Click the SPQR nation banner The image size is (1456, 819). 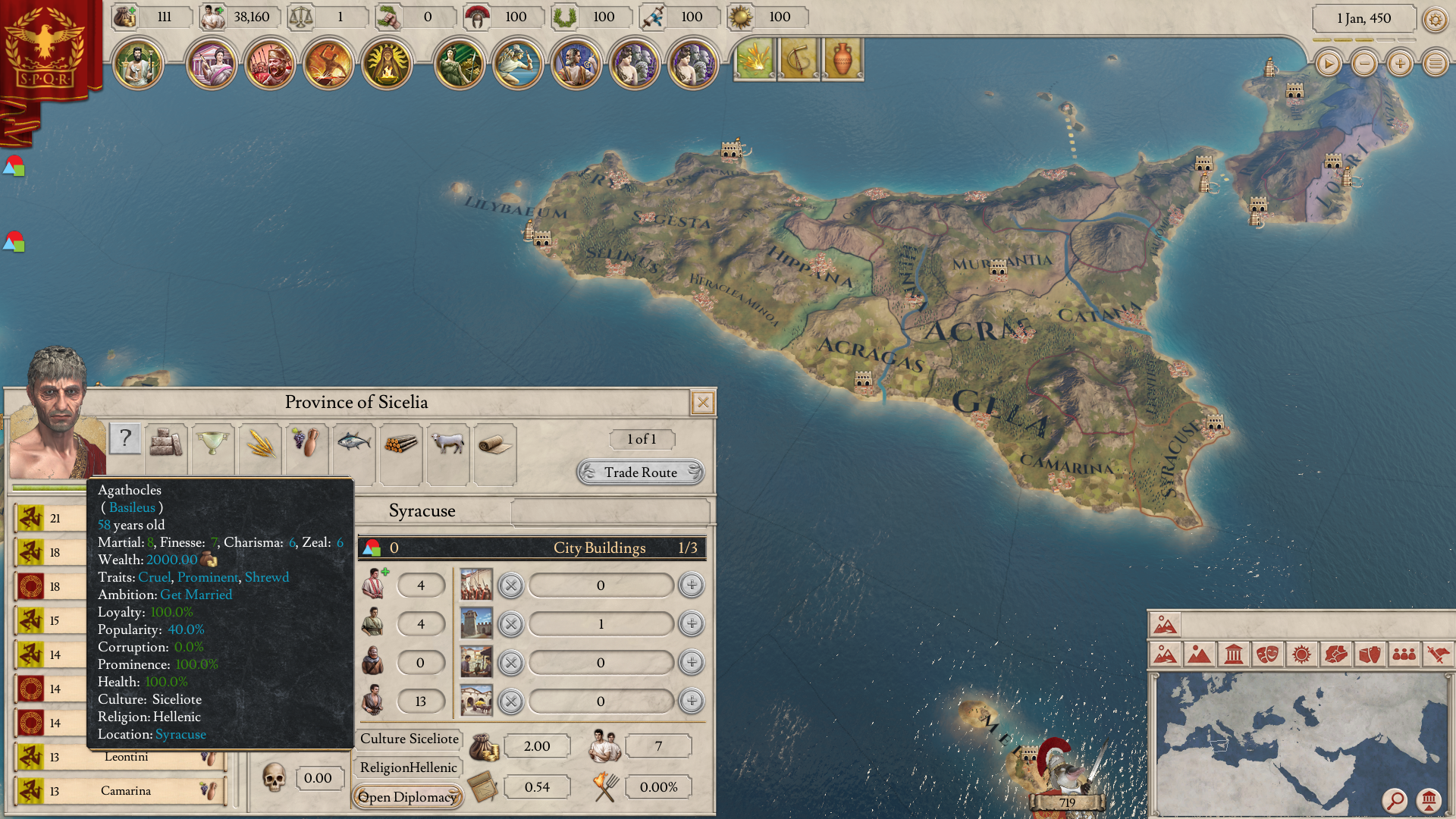pos(45,49)
